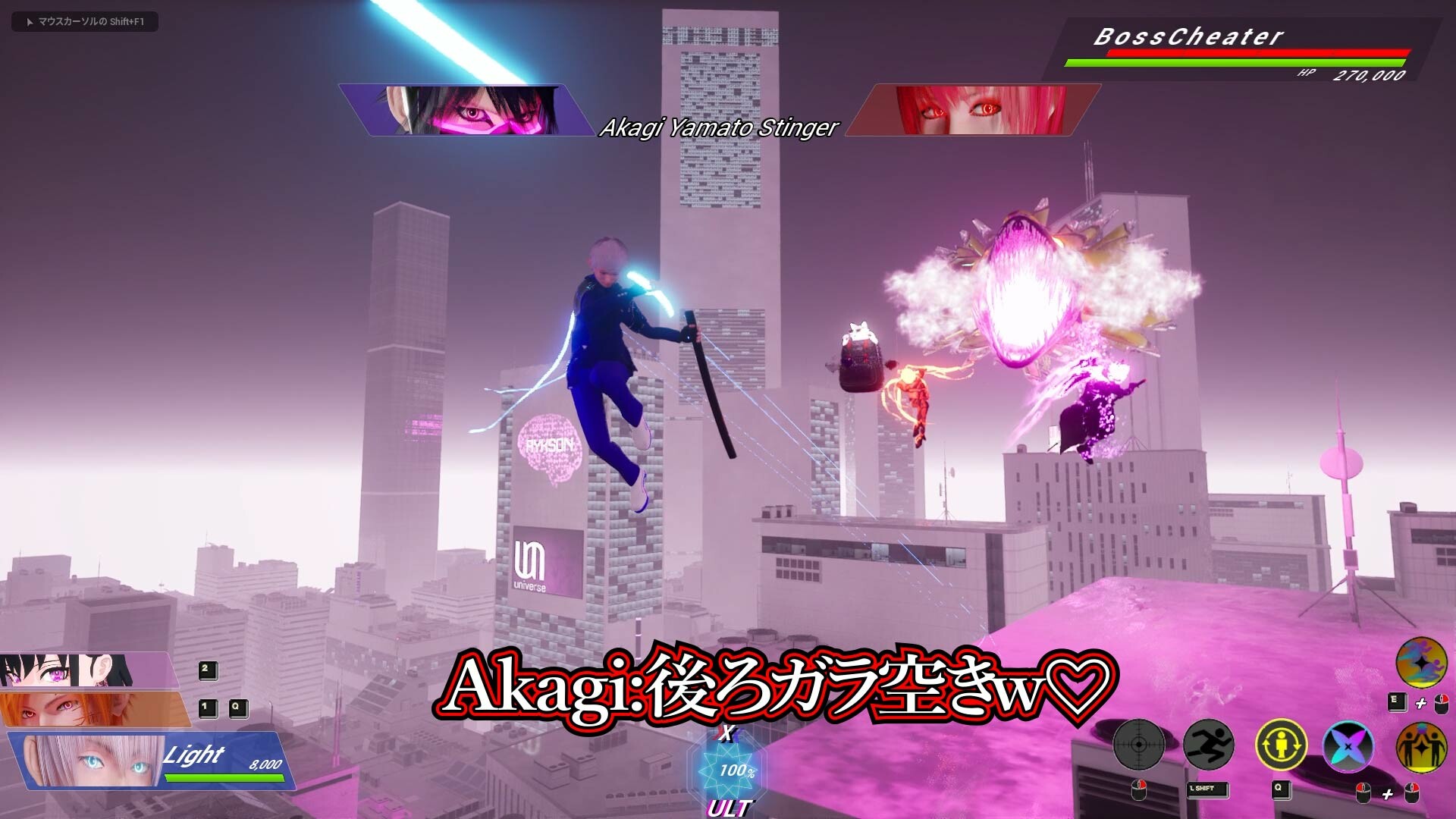Click the Akagi portrait banner at top
The width and height of the screenshot is (1456, 819).
pyautogui.click(x=463, y=110)
